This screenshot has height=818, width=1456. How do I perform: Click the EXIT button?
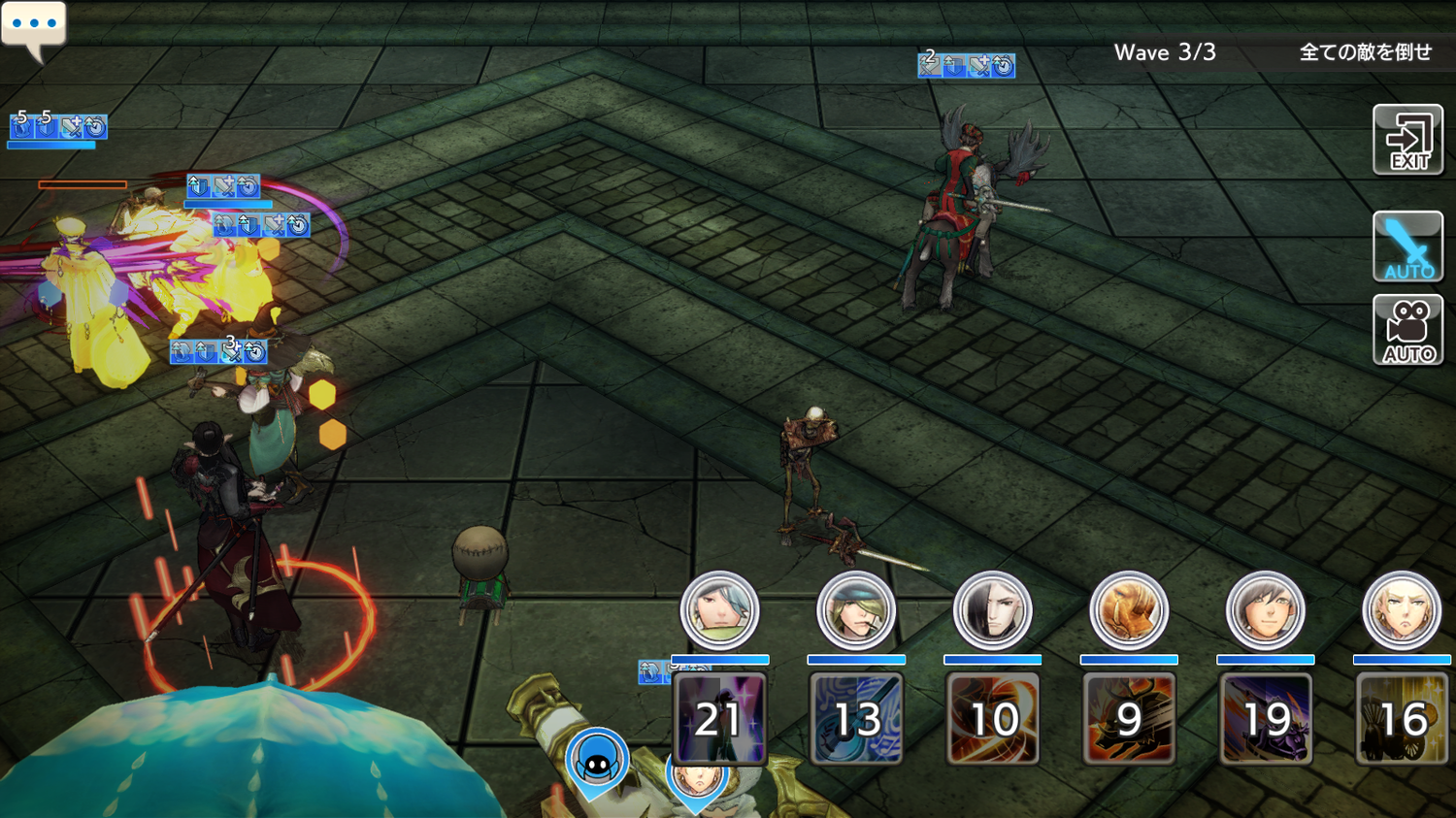(x=1407, y=141)
